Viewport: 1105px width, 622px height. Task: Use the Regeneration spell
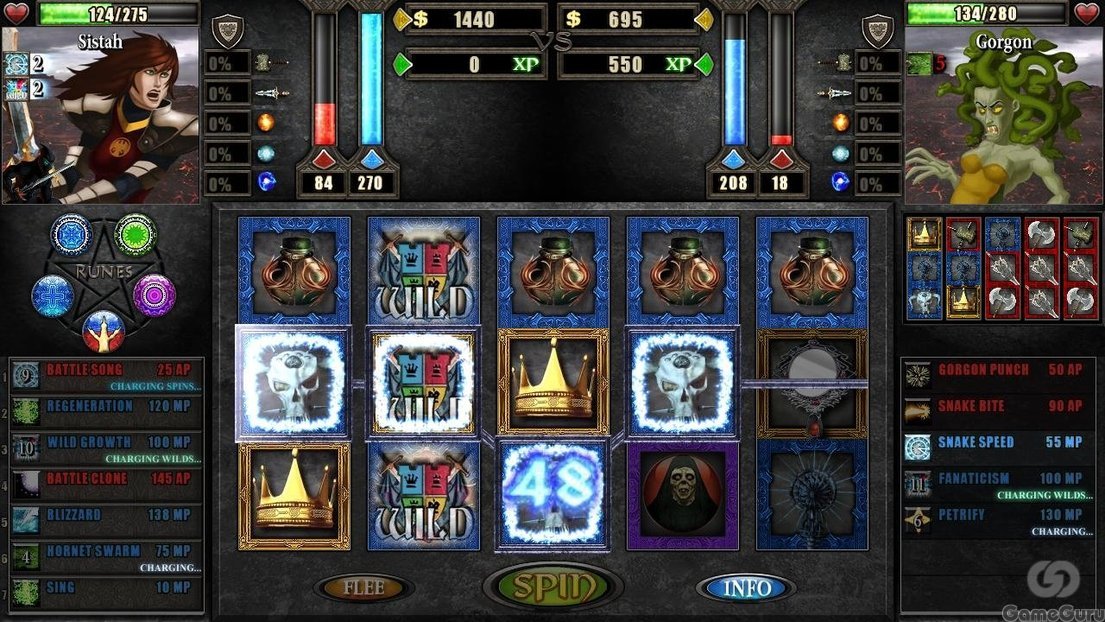coord(106,409)
